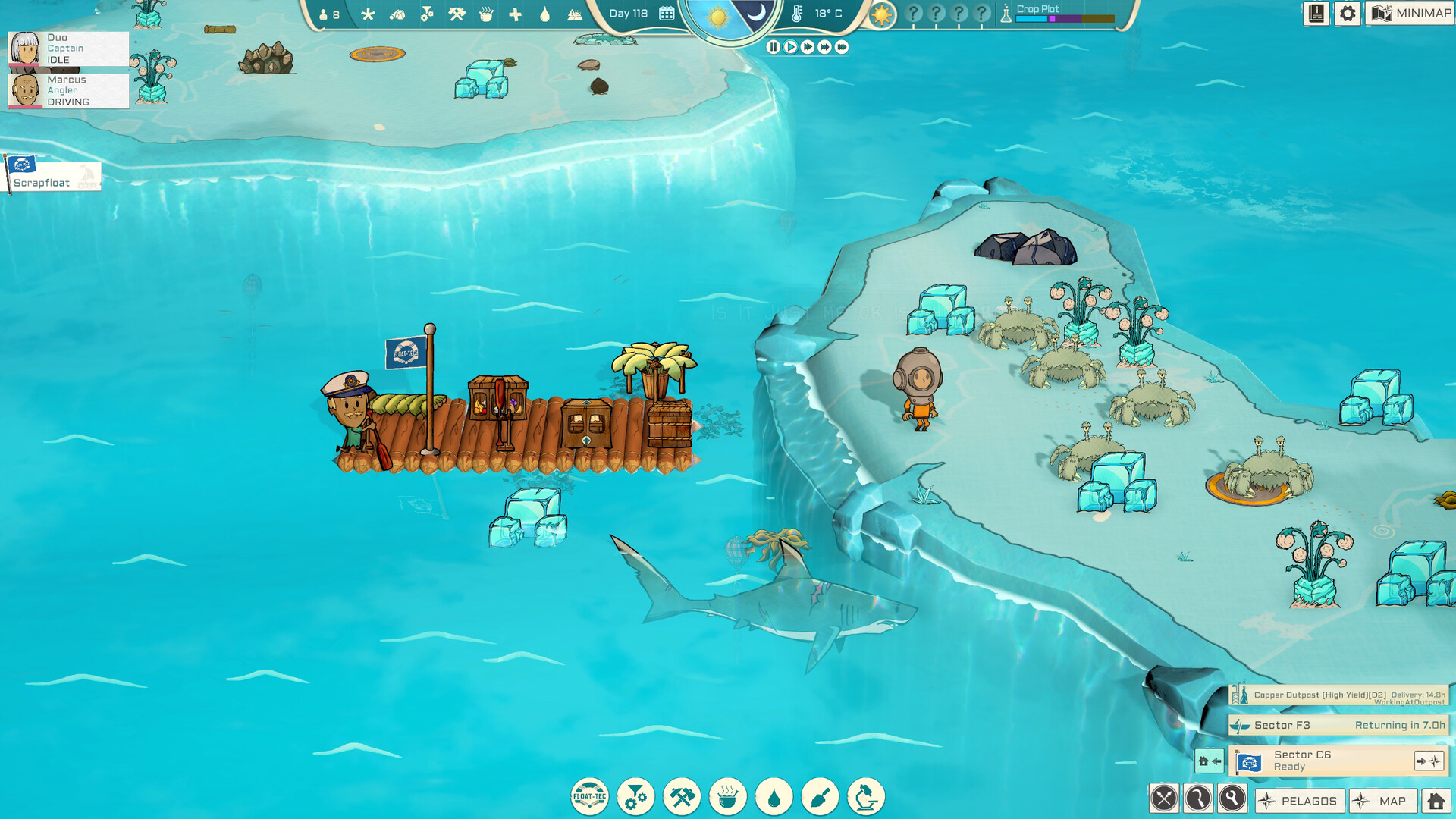Screen dimensions: 1456x819
Task: Open the calendar next to Day 118
Action: point(667,14)
